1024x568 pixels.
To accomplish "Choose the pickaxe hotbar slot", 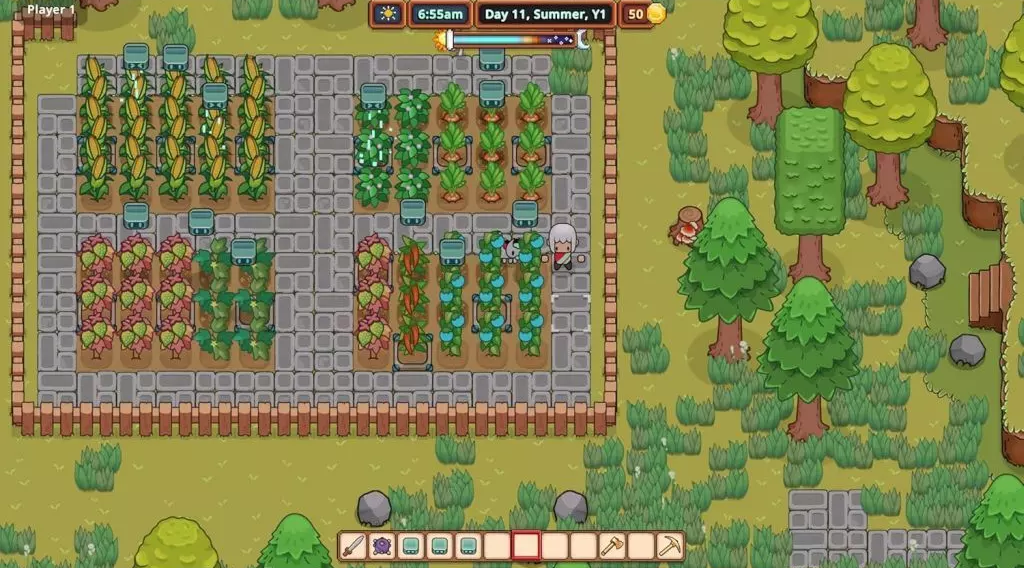I will pos(669,546).
